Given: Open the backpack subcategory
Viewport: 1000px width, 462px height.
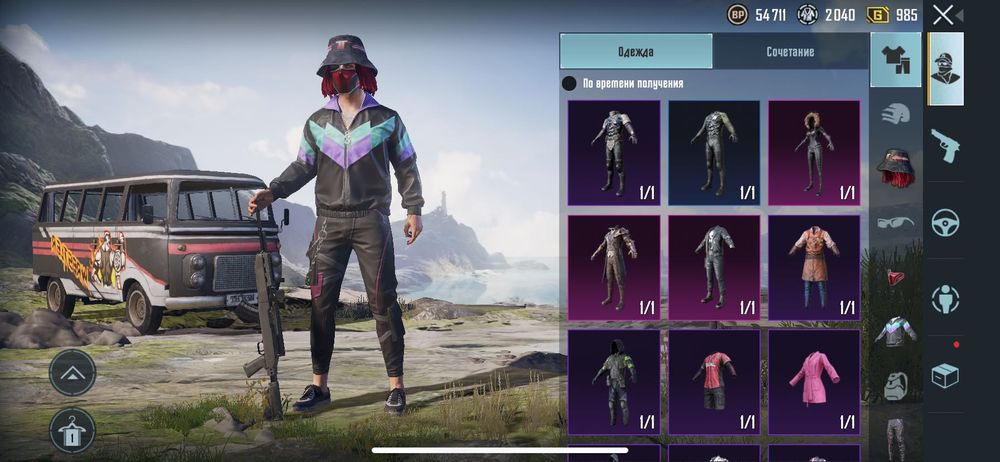Looking at the screenshot, I should [896, 383].
